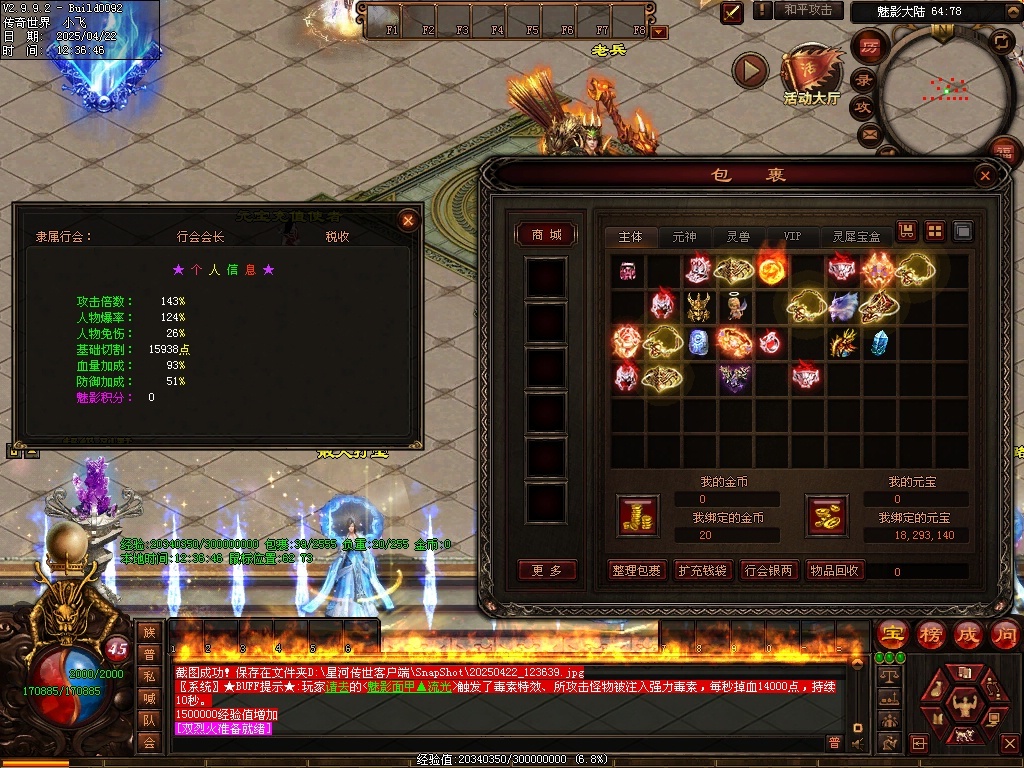This screenshot has height=768, width=1024.
Task: Choose the 物品回收 recycle button
Action: point(834,570)
